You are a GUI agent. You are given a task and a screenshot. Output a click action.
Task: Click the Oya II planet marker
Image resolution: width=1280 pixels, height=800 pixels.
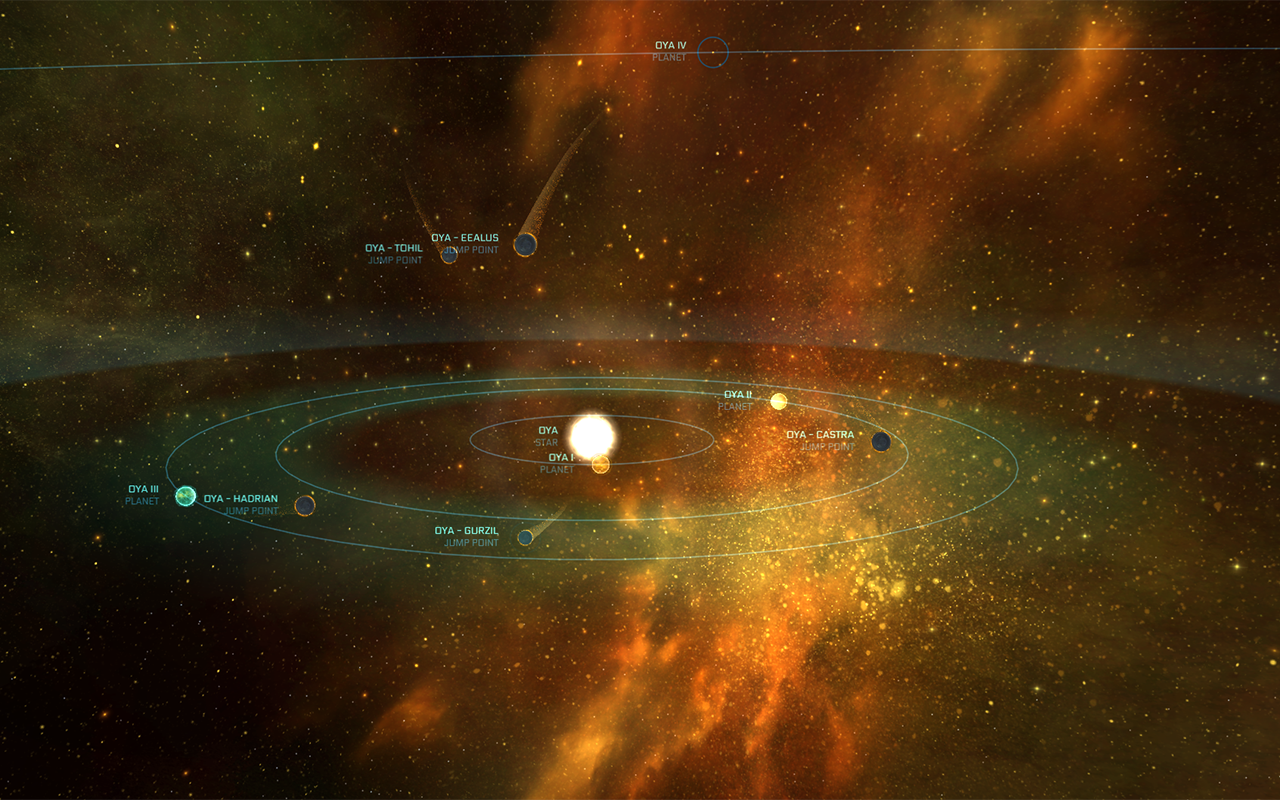778,401
